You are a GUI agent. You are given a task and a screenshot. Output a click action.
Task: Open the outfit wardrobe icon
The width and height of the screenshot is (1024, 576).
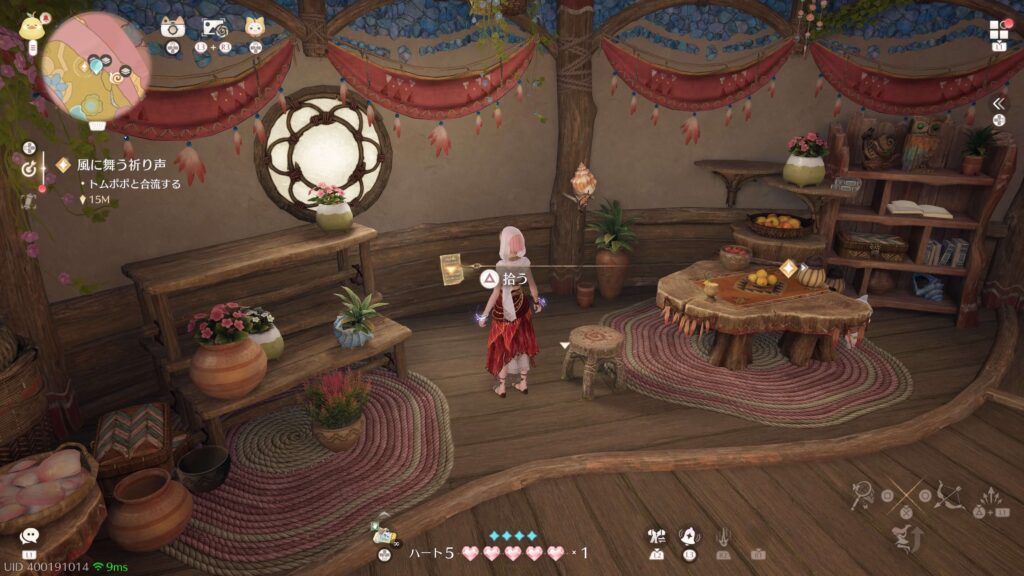point(656,537)
